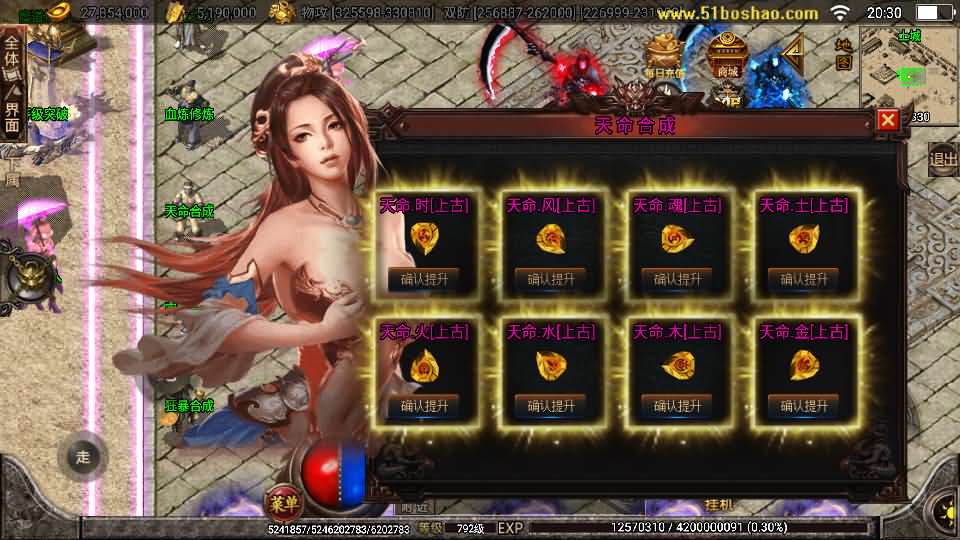Collapse the top icon bar arrow
Viewport: 960px width, 540px height.
pyautogui.click(x=792, y=51)
